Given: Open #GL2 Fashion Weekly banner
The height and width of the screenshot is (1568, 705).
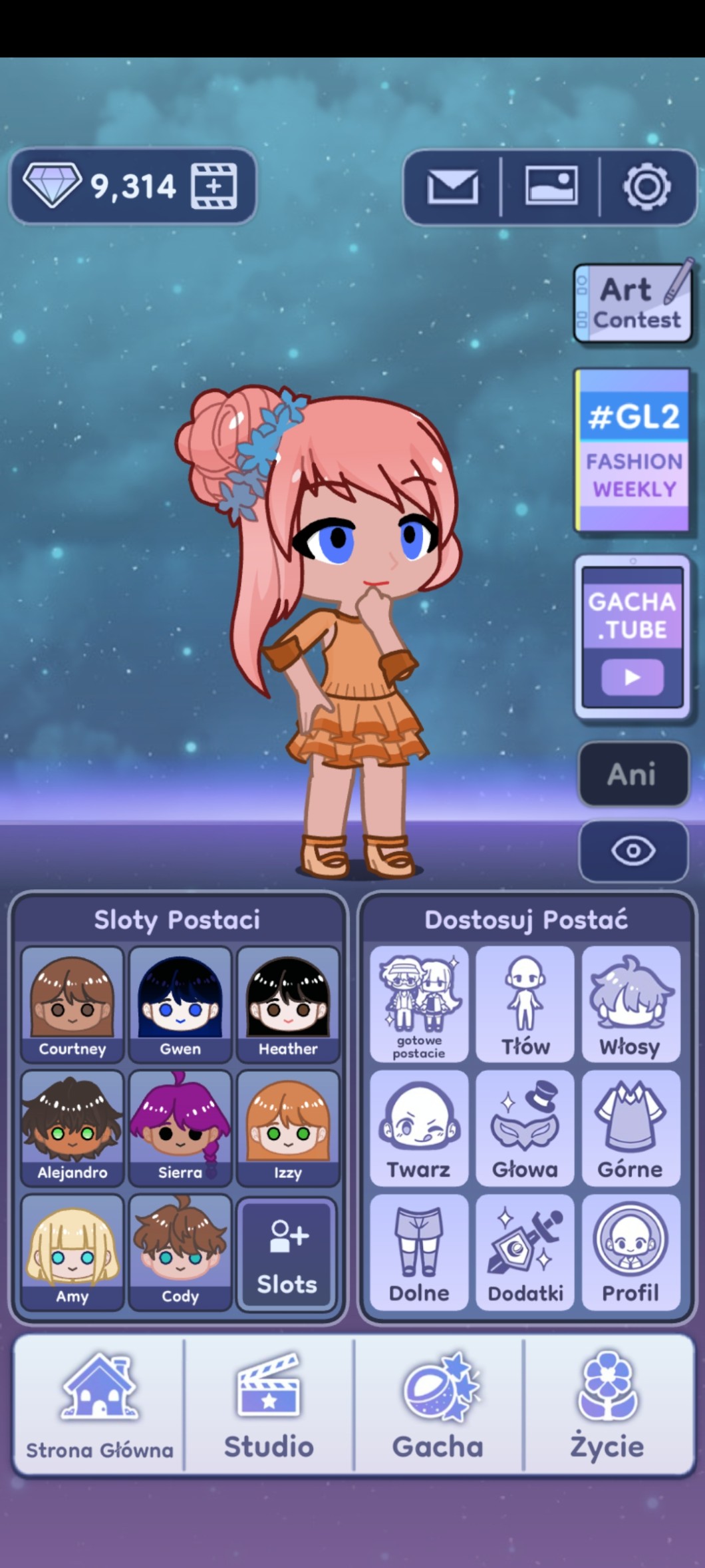Looking at the screenshot, I should coord(632,451).
